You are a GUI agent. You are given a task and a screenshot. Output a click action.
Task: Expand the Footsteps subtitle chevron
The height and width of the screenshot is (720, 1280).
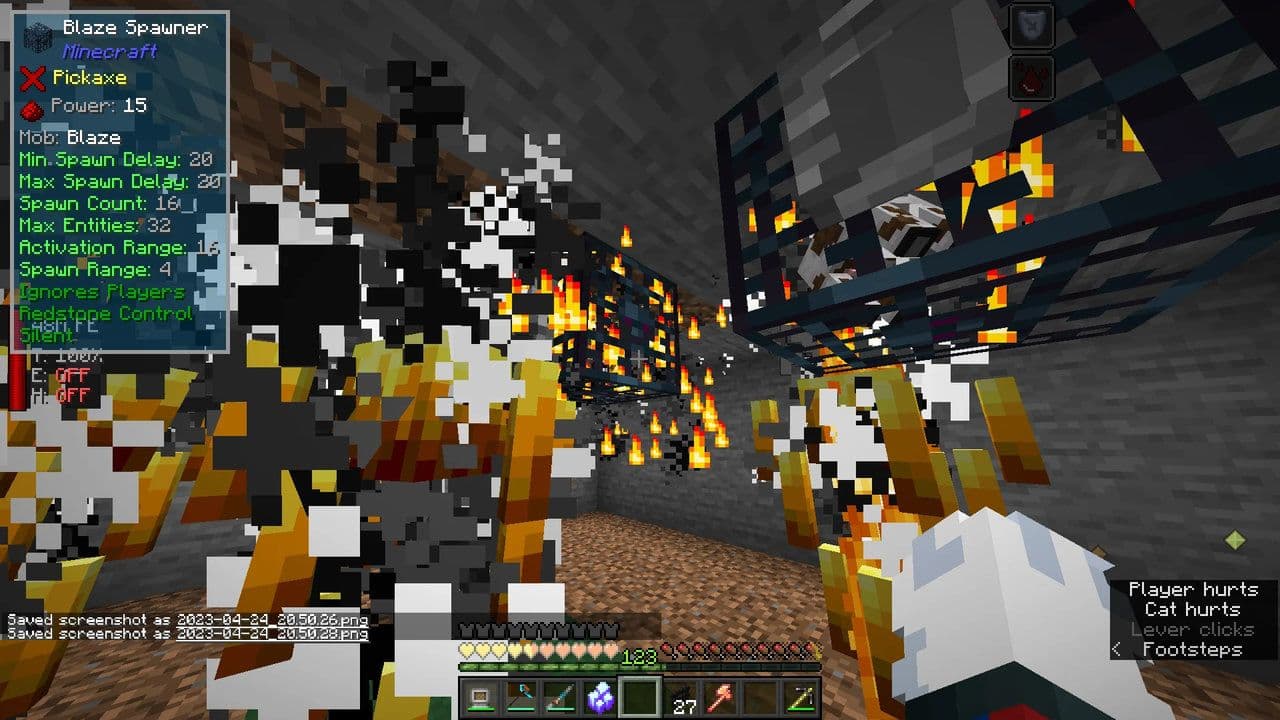[1118, 649]
